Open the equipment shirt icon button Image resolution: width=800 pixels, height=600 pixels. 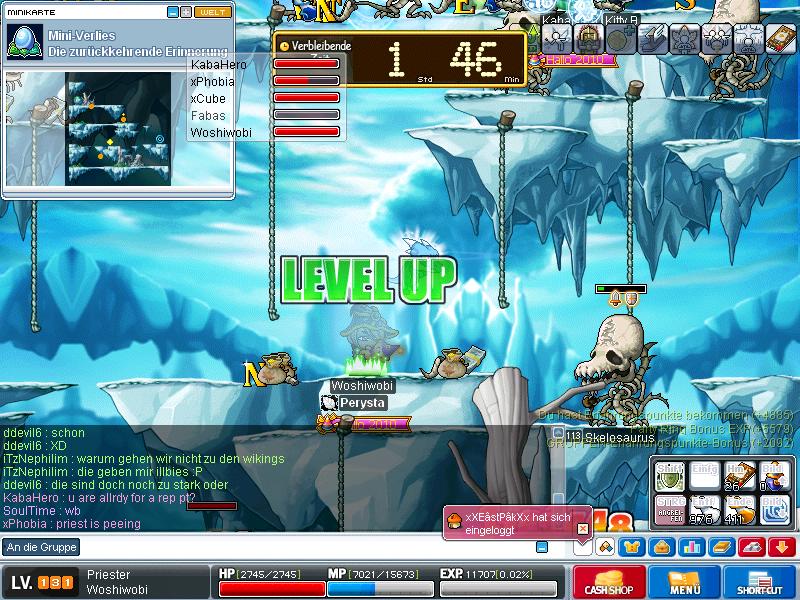point(633,546)
